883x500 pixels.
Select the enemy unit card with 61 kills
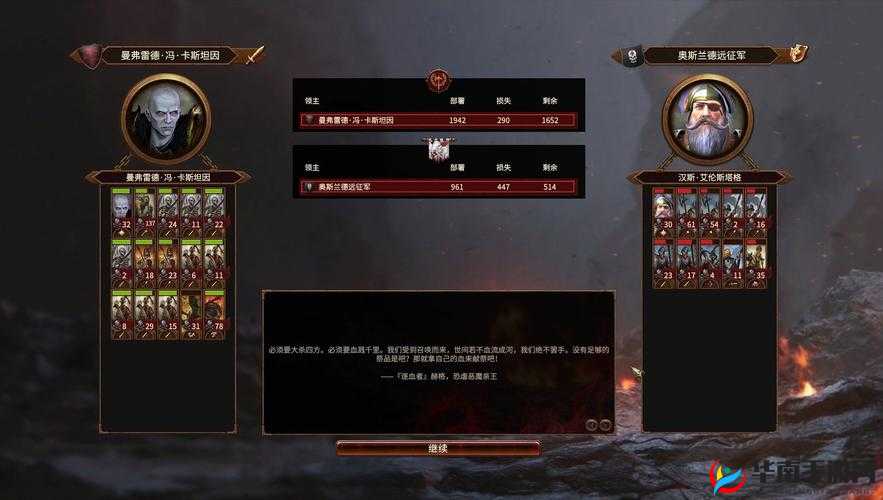pos(688,213)
